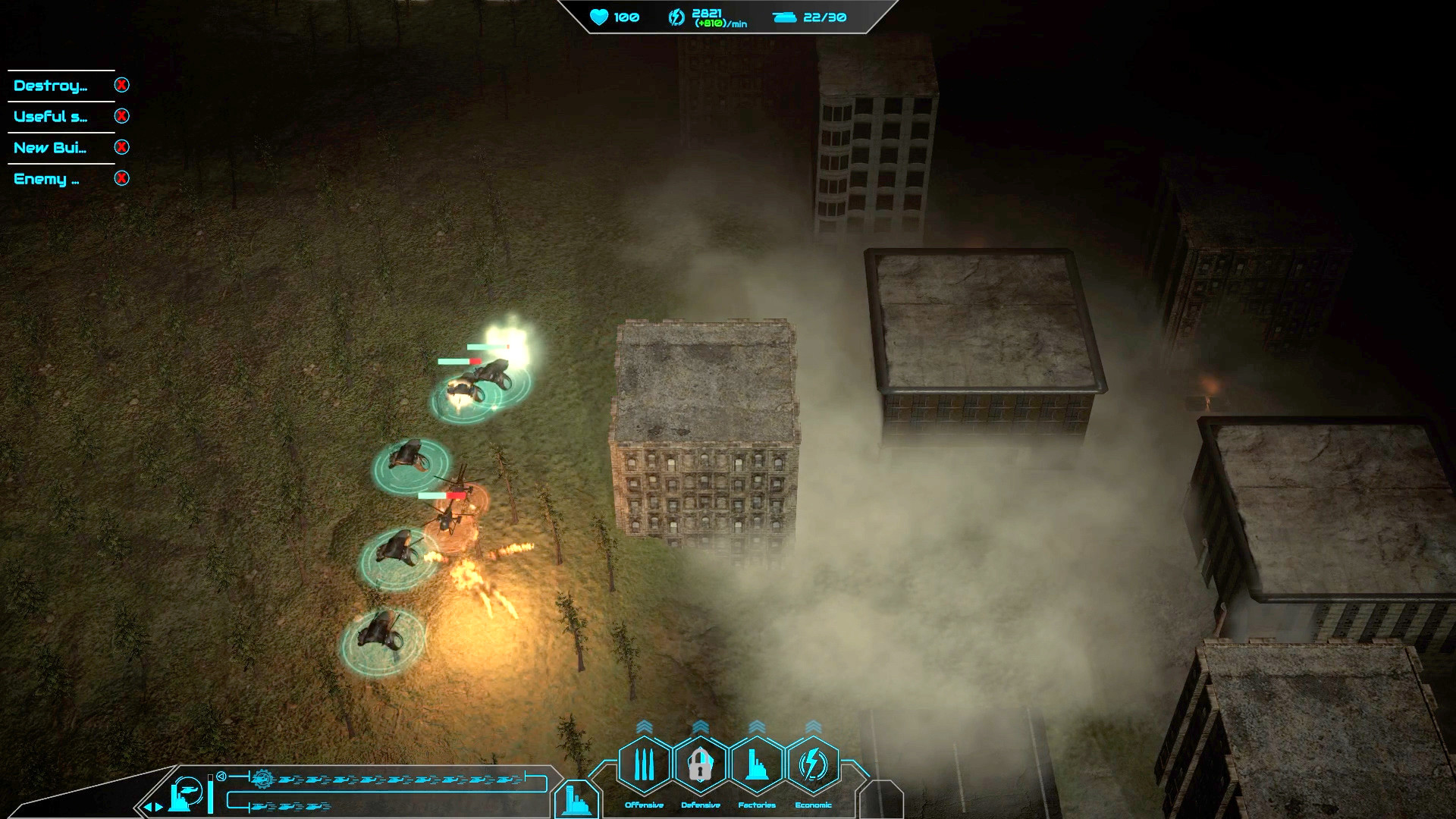Viewport: 1456px width, 819px height.
Task: Click the left arrow on the production panel
Action: 148,808
